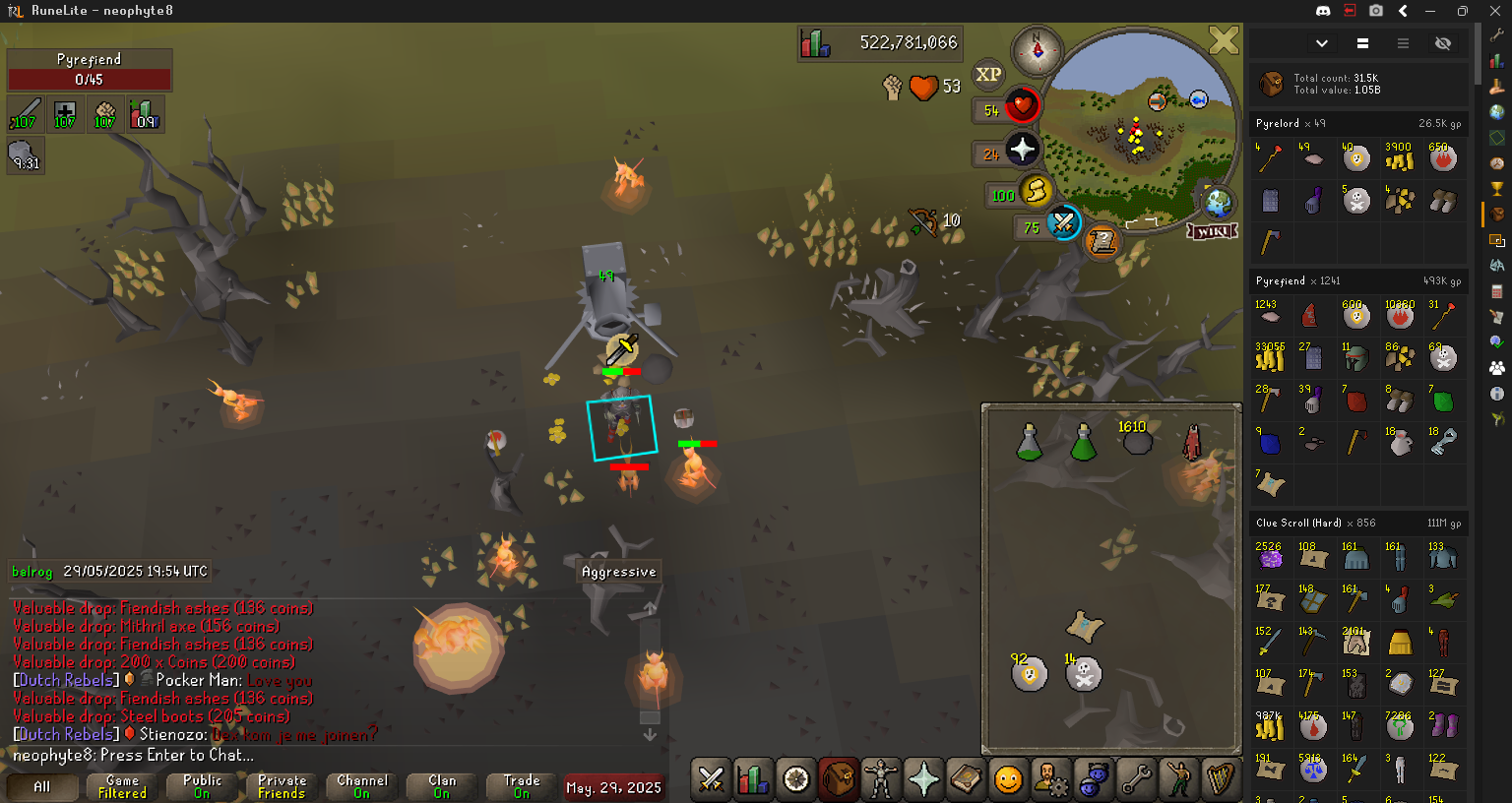Open the Worn Equipment tab
Image resolution: width=1512 pixels, height=803 pixels.
pos(881,780)
